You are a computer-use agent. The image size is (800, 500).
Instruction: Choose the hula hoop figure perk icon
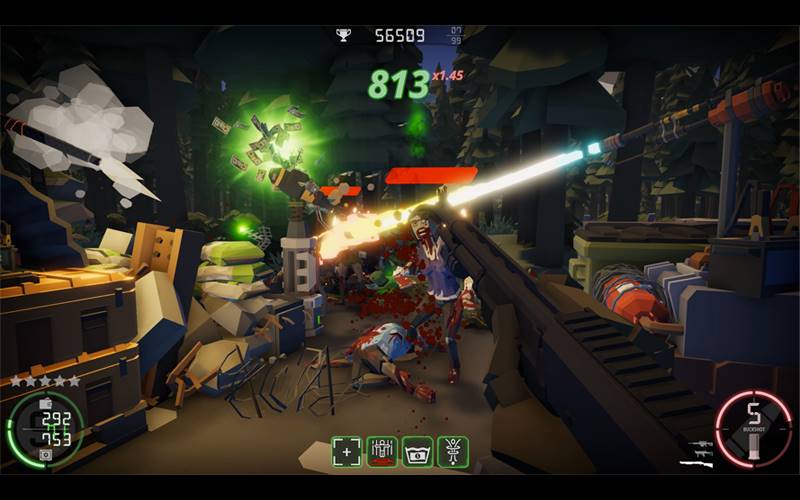click(452, 451)
